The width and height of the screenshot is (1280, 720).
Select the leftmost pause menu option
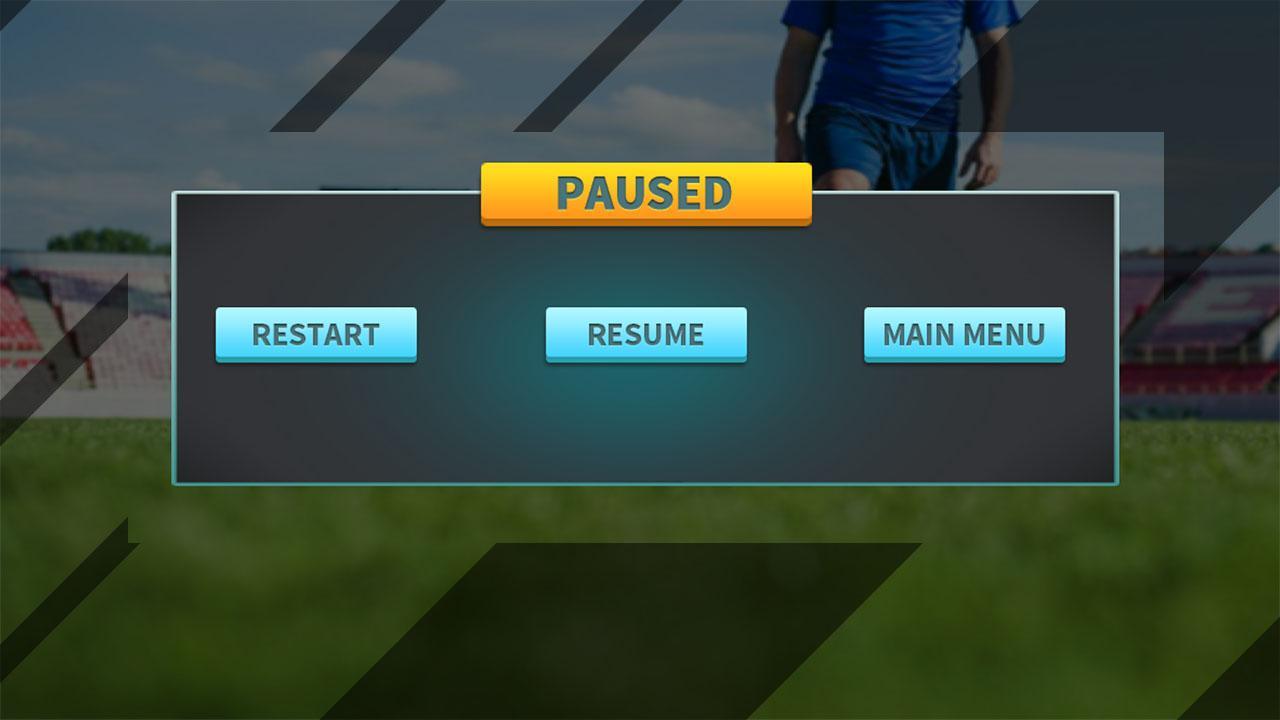[x=316, y=335]
